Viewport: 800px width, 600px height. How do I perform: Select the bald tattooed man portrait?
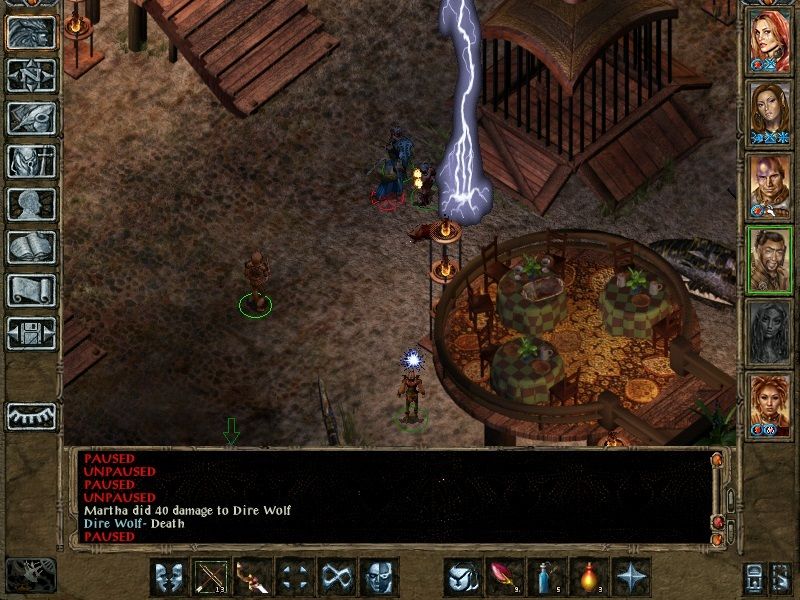click(769, 186)
